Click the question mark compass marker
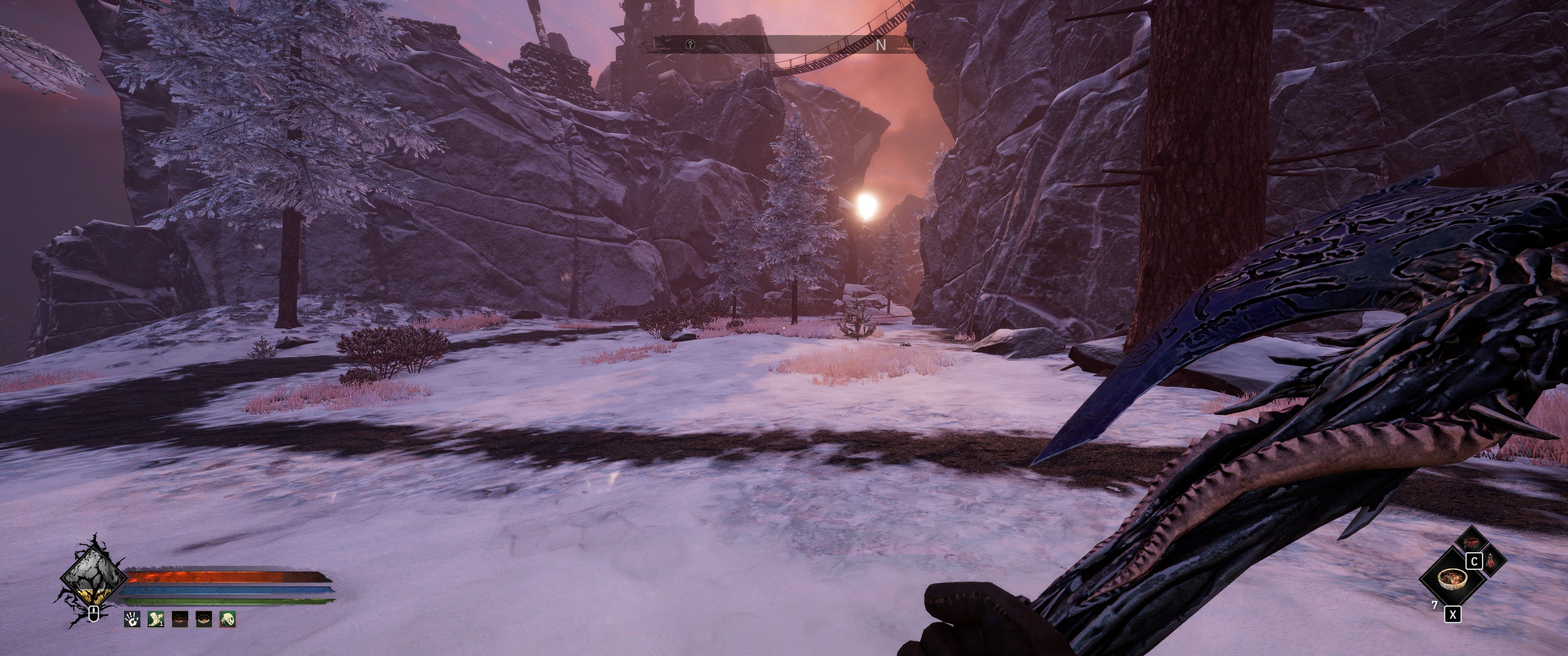The width and height of the screenshot is (1568, 656). pyautogui.click(x=690, y=45)
